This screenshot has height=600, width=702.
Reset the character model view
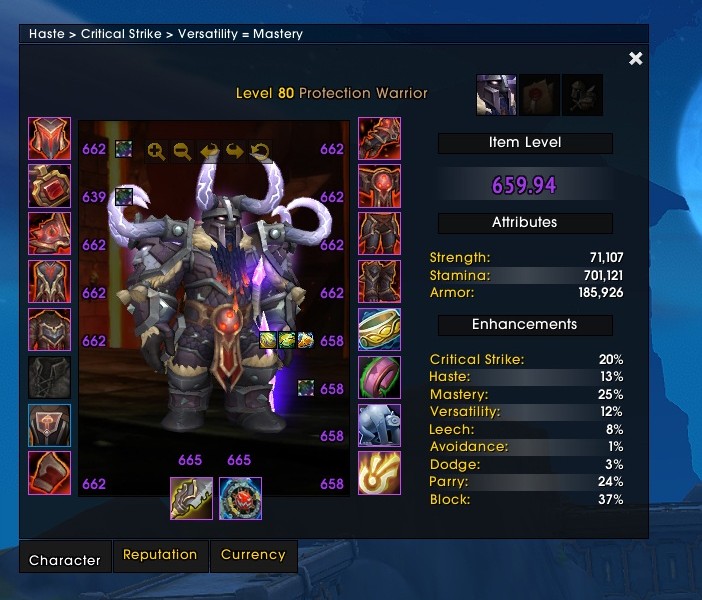(x=260, y=152)
